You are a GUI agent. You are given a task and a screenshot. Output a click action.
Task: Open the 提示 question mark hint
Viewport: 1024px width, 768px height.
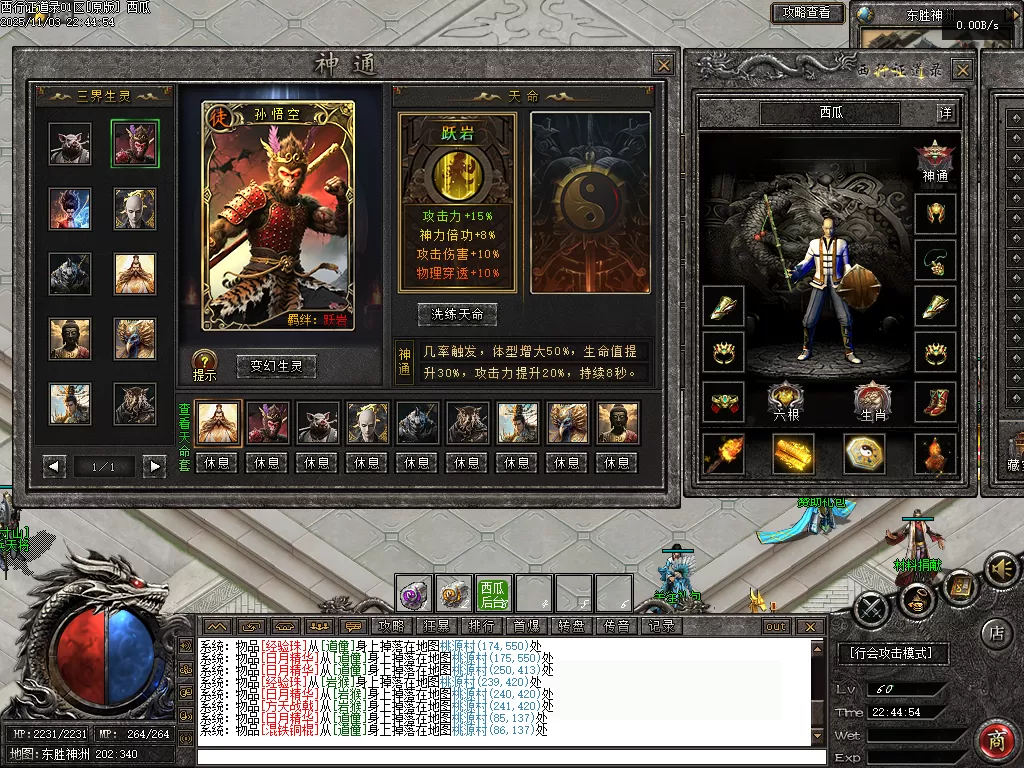pos(204,362)
